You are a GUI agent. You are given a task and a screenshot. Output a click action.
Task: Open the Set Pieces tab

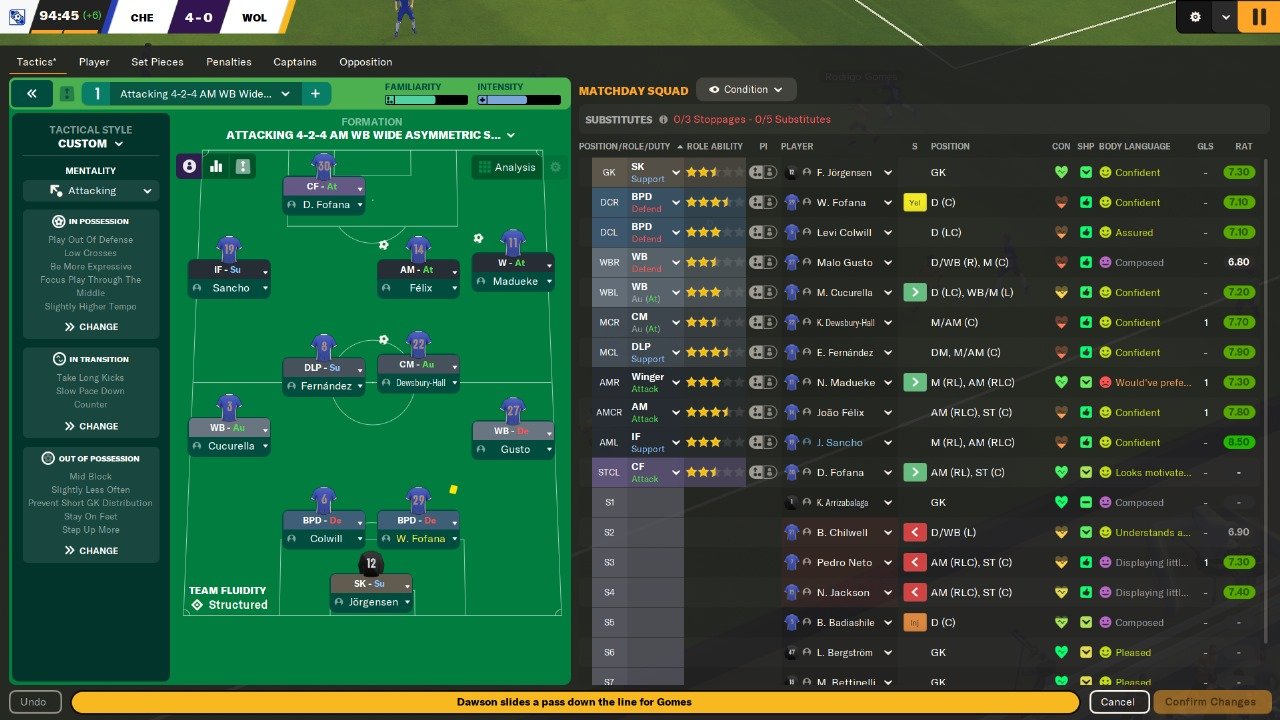157,62
